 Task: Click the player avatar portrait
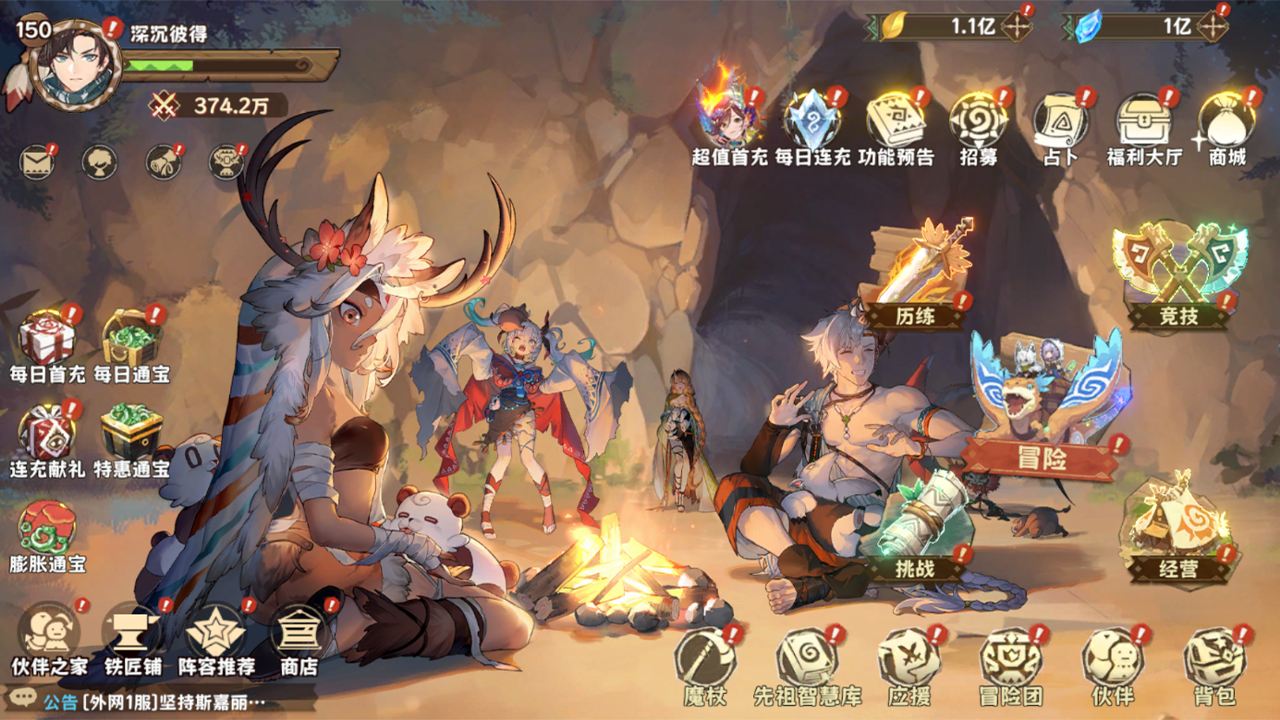(x=74, y=65)
